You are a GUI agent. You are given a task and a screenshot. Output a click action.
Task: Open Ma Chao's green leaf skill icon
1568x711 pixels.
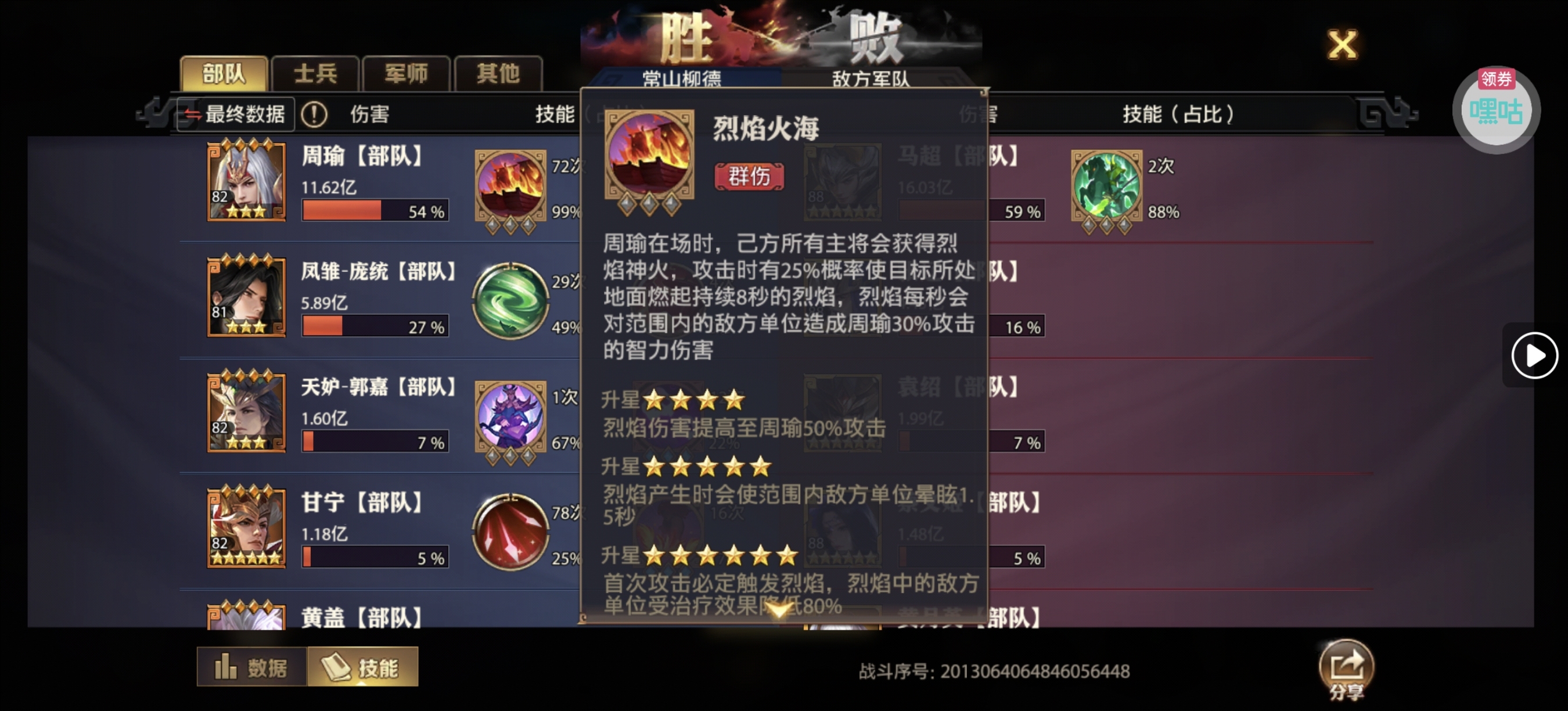point(1108,182)
